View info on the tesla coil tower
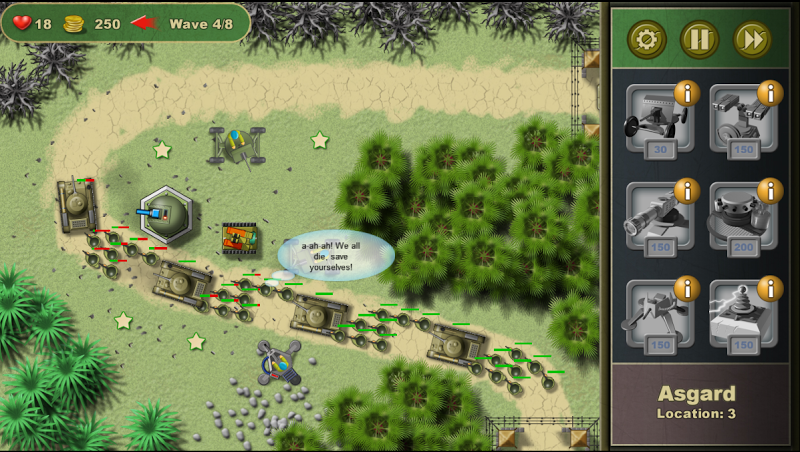This screenshot has width=800, height=452. pos(770,289)
